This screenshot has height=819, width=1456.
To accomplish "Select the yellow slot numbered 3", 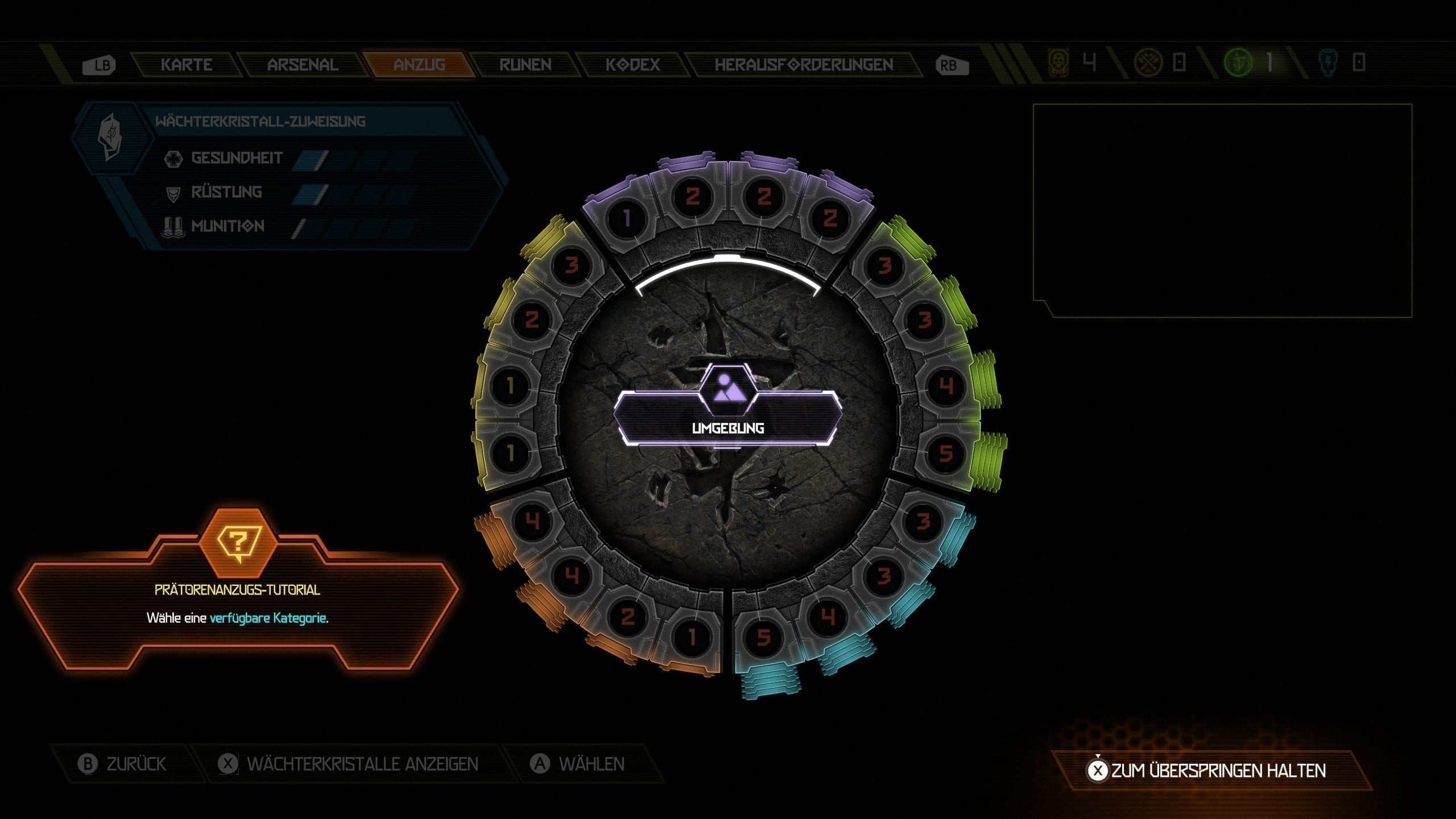I will pos(572,265).
